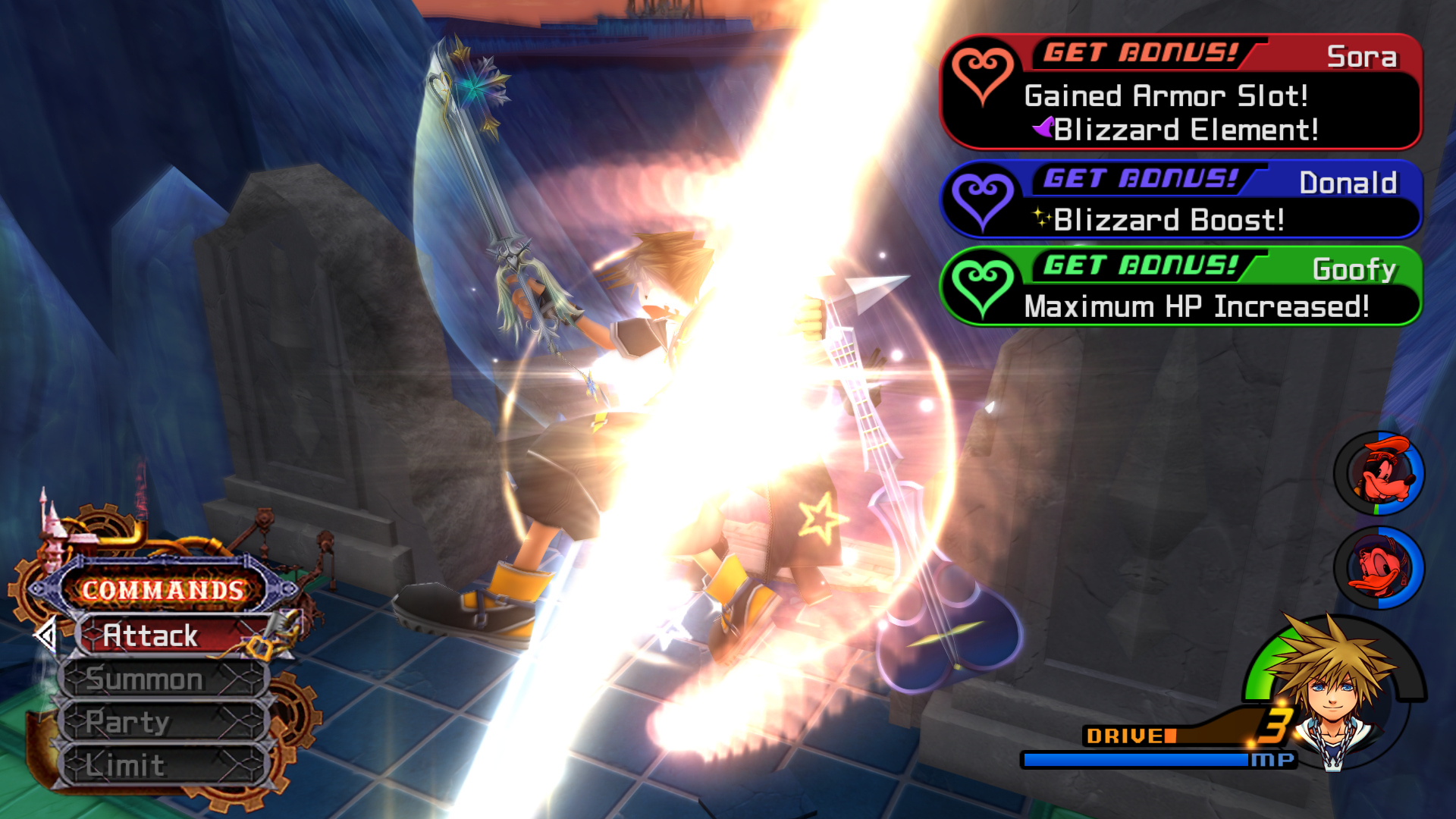Click Donald's Blizzard Boost bonus banner

(1180, 201)
